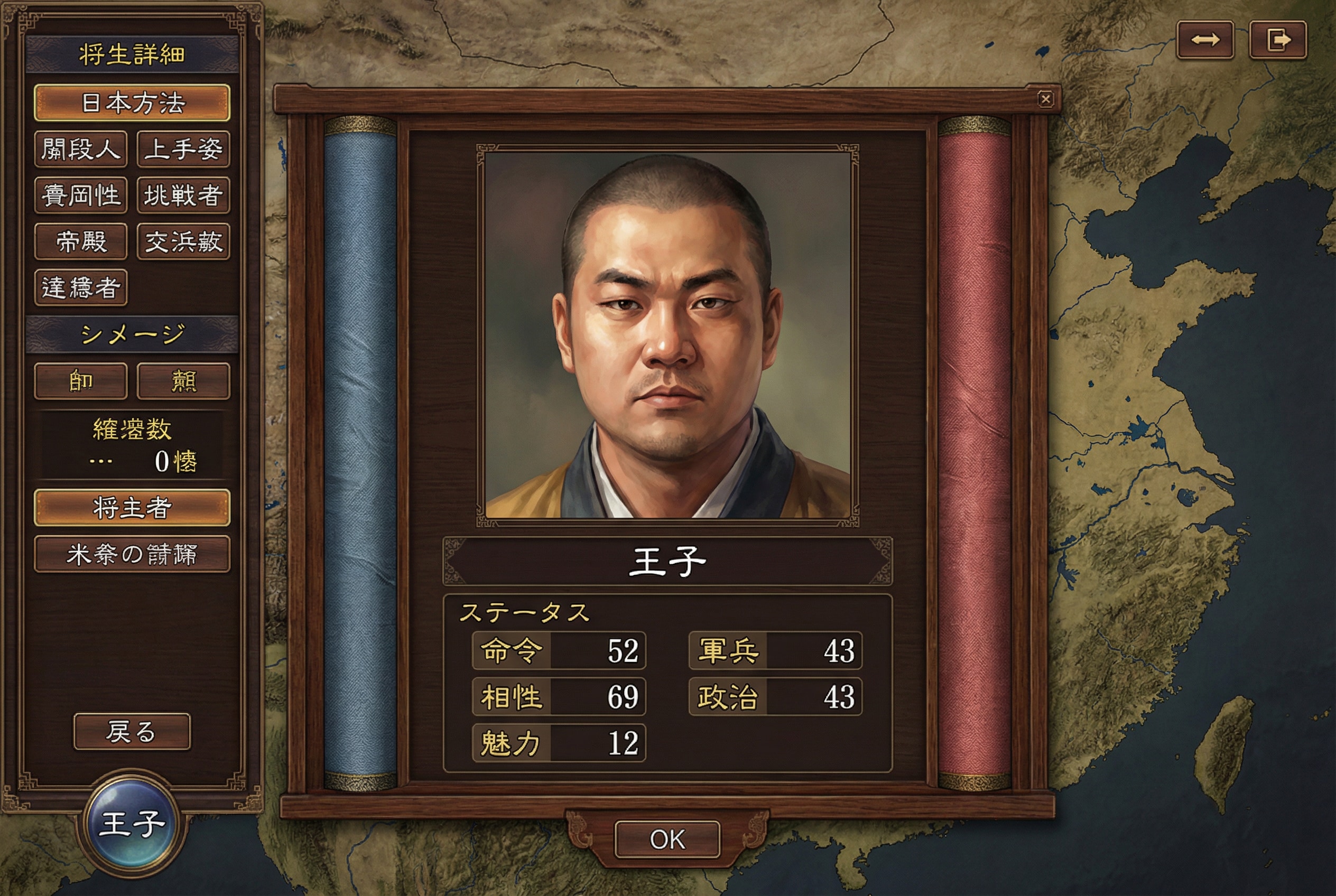
Task: Activate the highlighted 将主者 button
Action: coord(132,507)
